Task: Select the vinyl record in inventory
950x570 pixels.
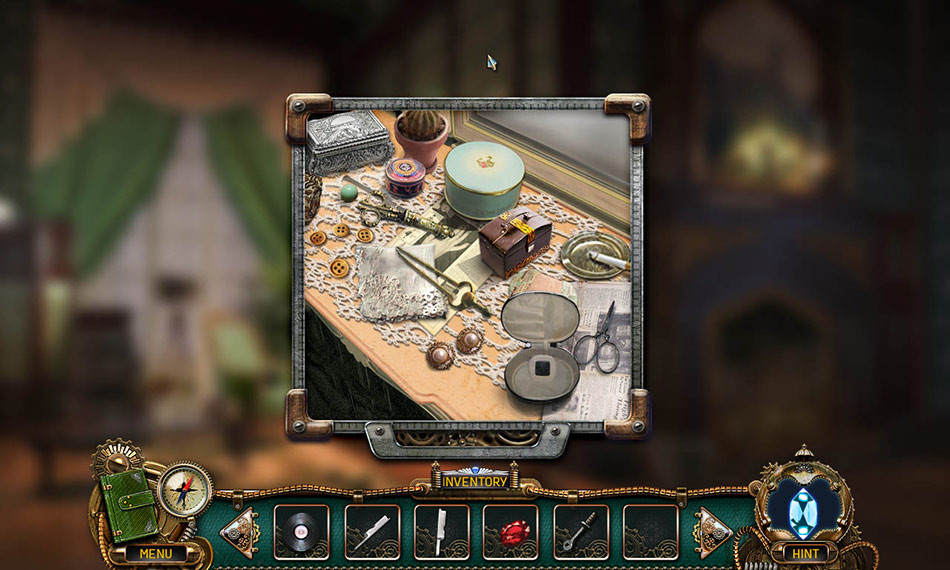Action: click(302, 532)
